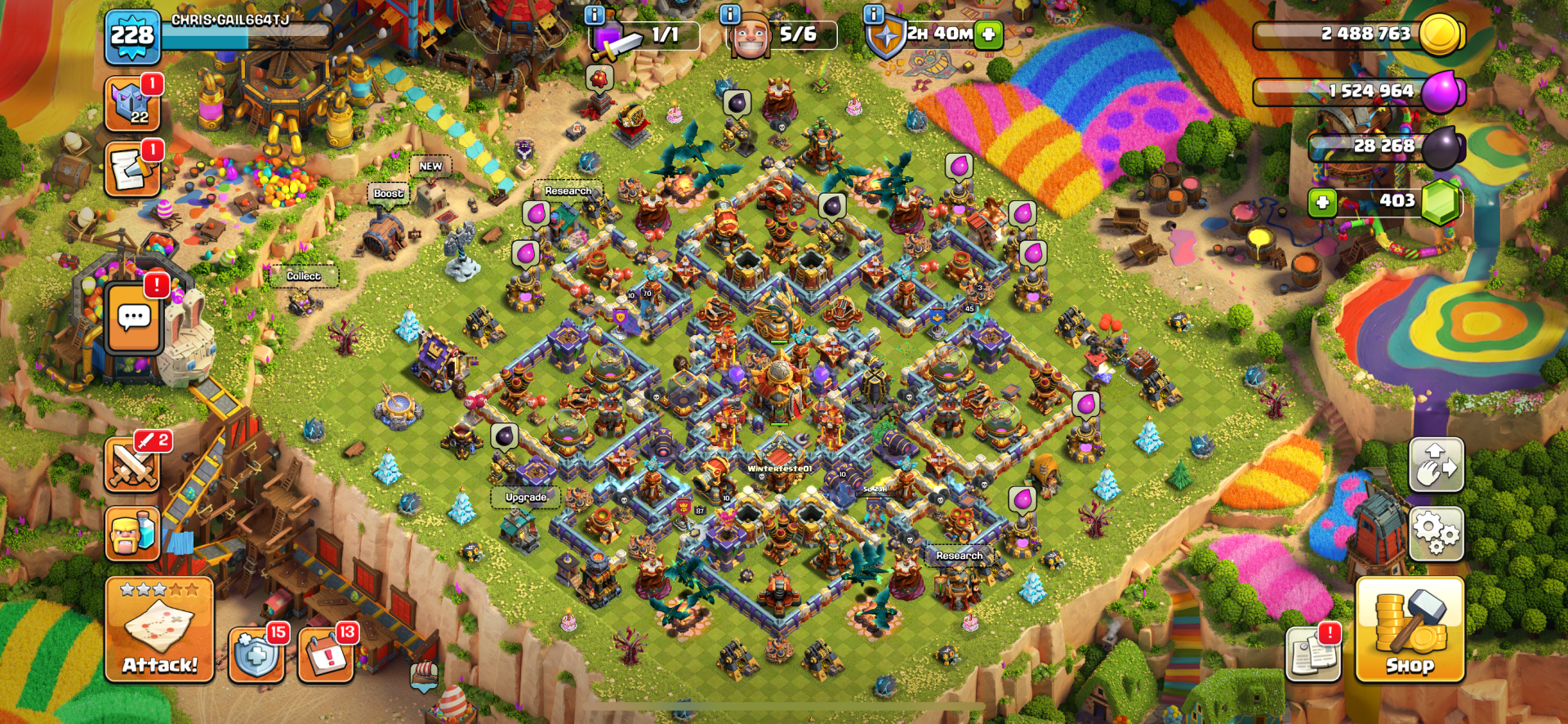Open the Clan War shield icon showing 15
The height and width of the screenshot is (724, 1568).
[256, 654]
